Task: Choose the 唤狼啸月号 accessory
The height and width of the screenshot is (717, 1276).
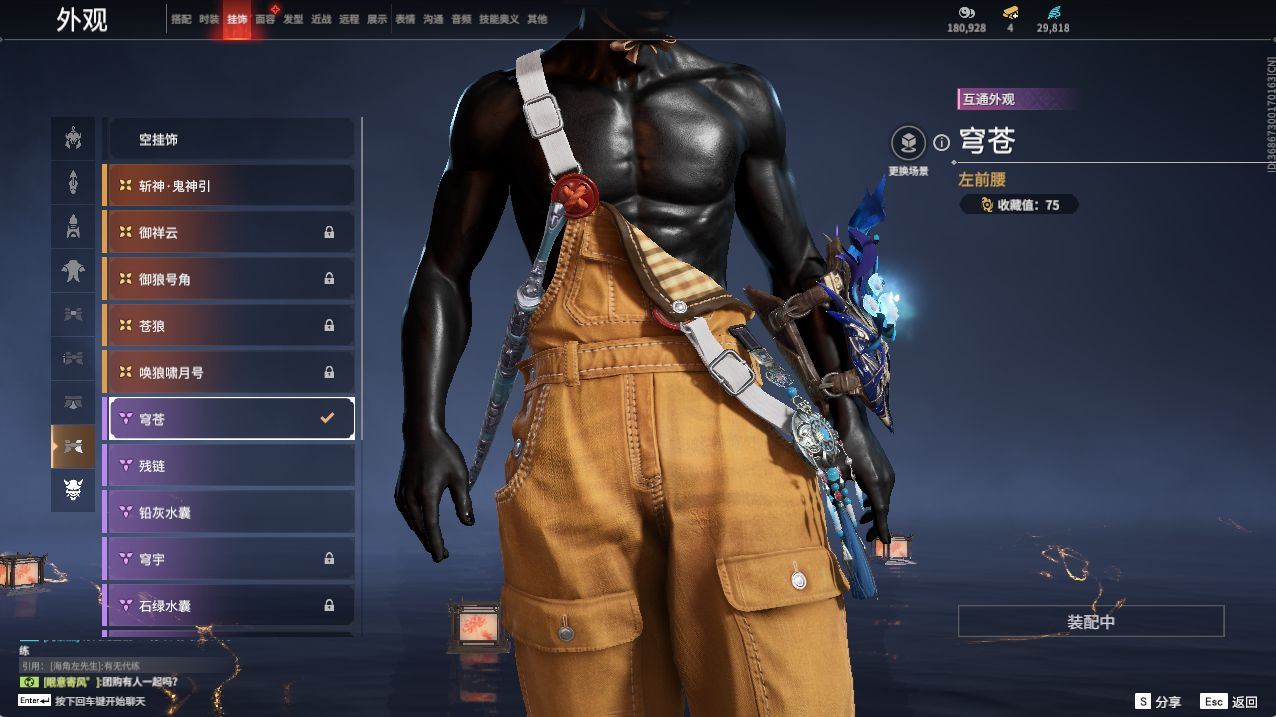Action: point(230,372)
